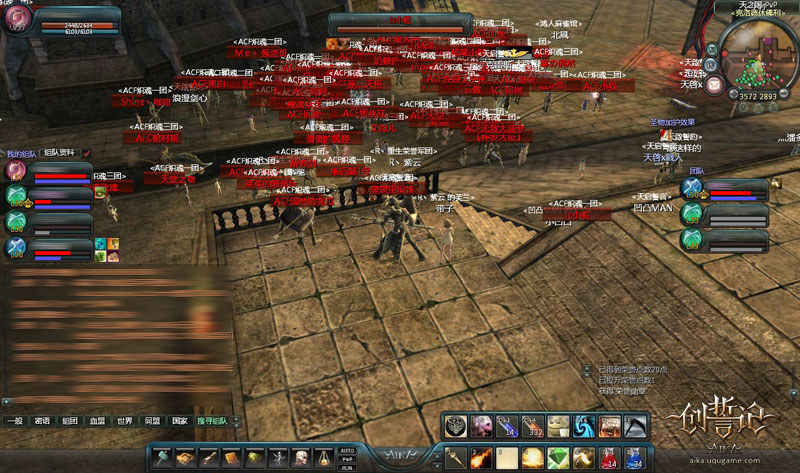Toggle the RUN button

[348, 466]
